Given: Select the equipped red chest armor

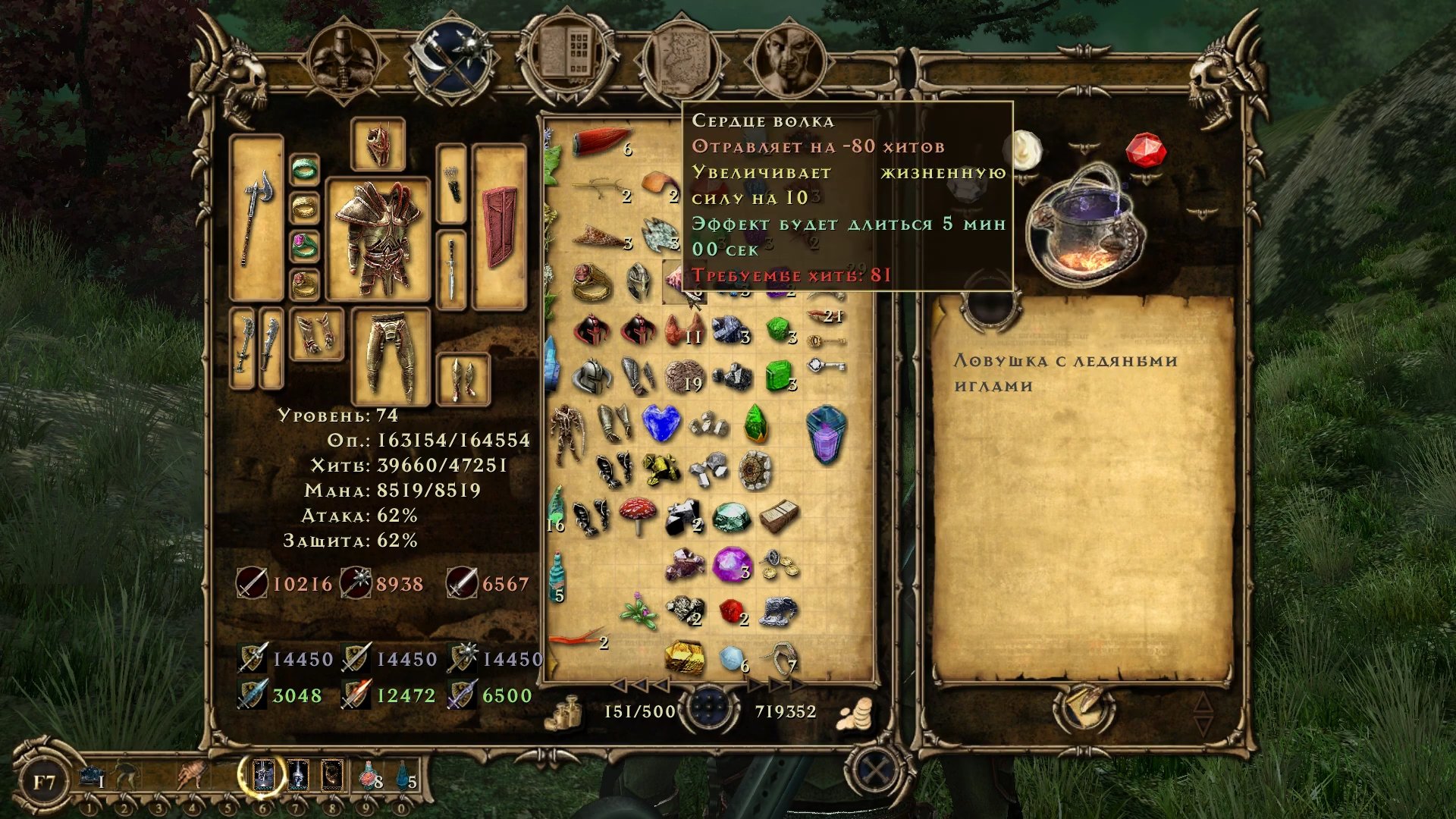Looking at the screenshot, I should coord(378,240).
